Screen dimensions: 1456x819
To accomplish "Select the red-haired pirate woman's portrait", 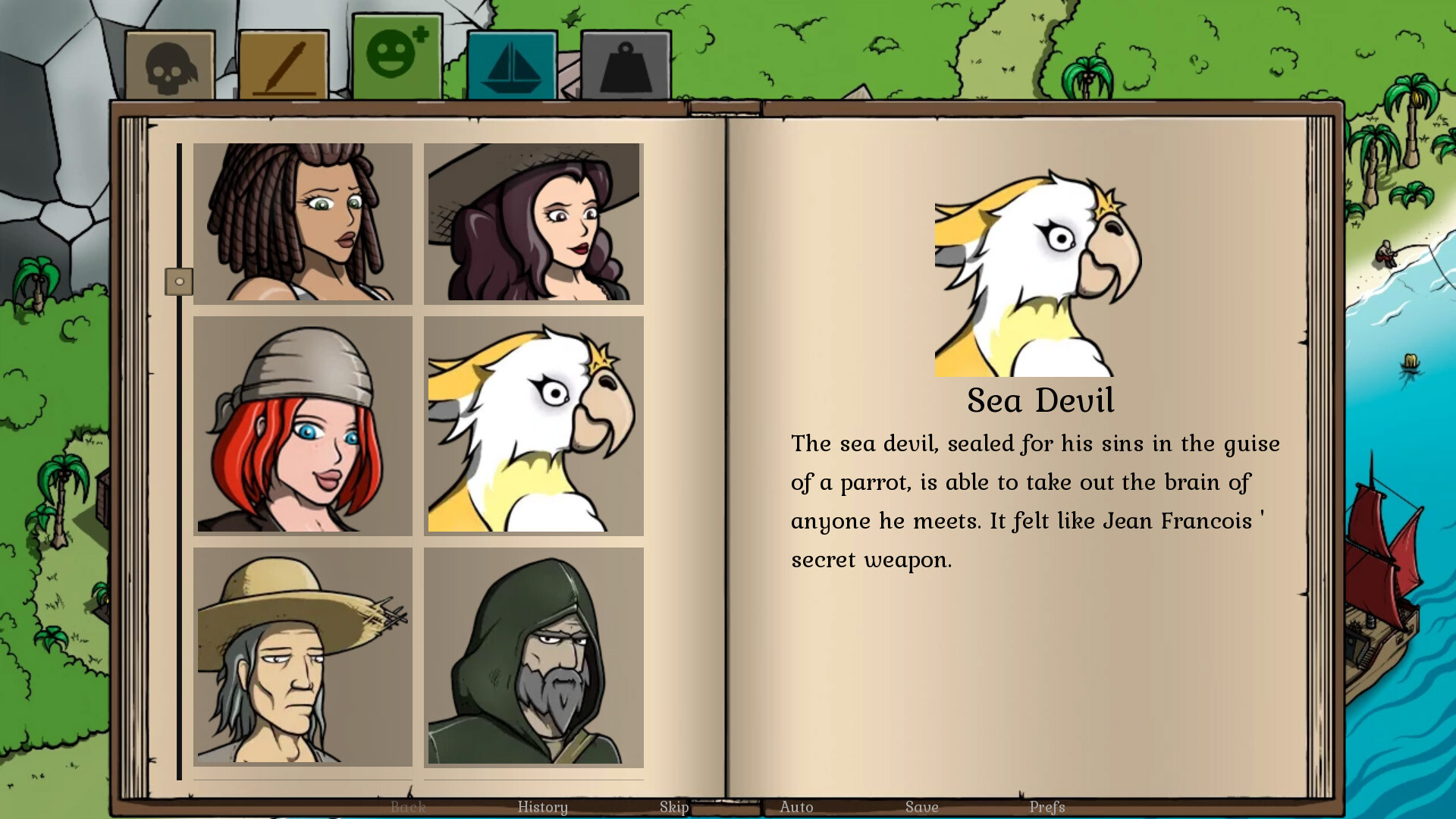I will [x=303, y=425].
